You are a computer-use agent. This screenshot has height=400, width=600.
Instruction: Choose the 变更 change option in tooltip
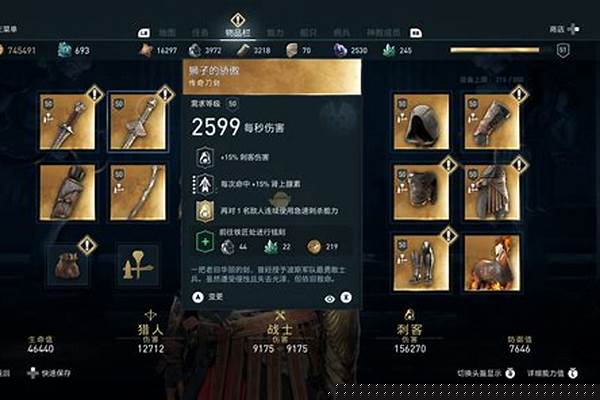[213, 297]
